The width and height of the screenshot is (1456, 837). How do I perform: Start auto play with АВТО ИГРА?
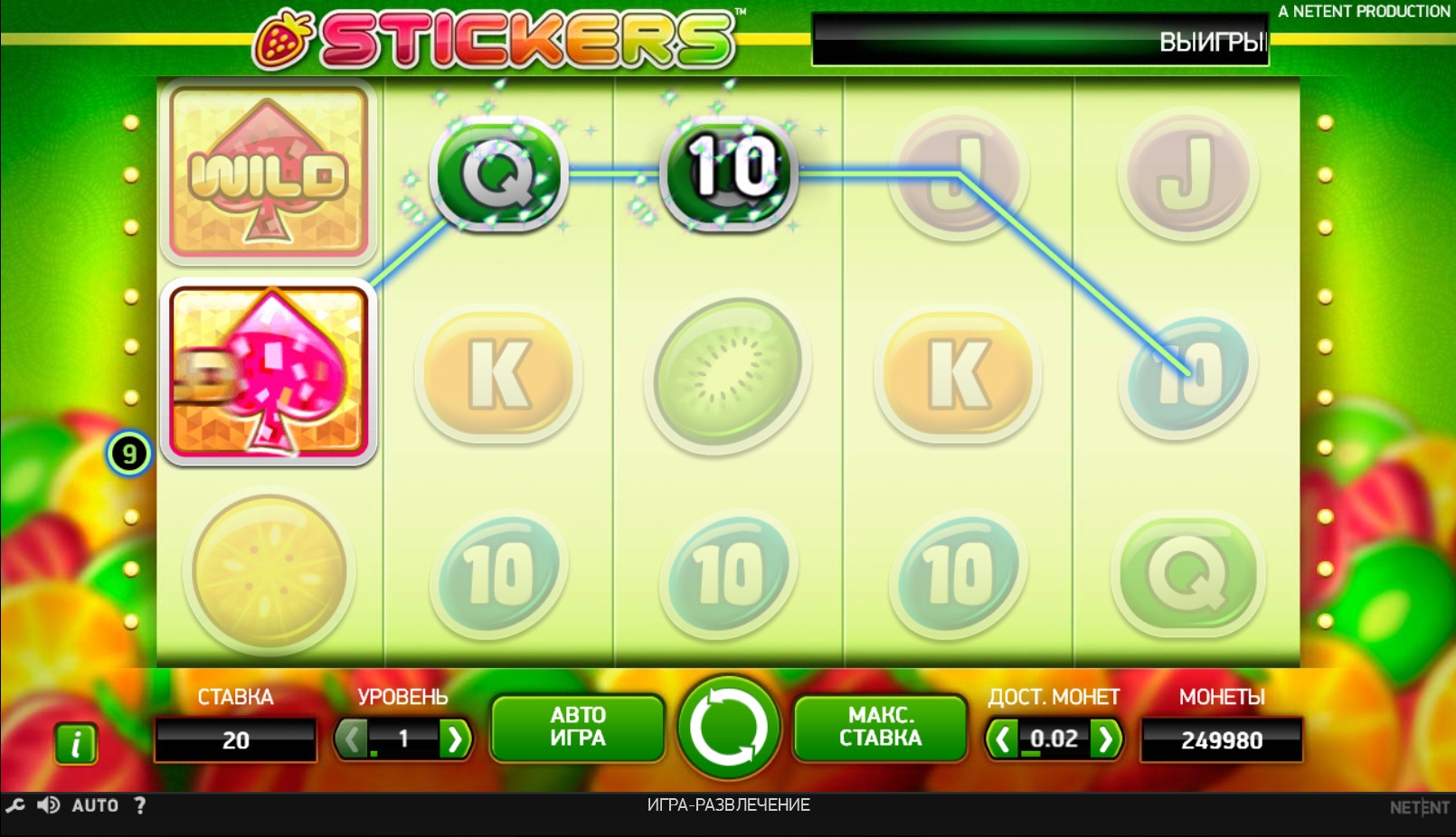(x=578, y=728)
